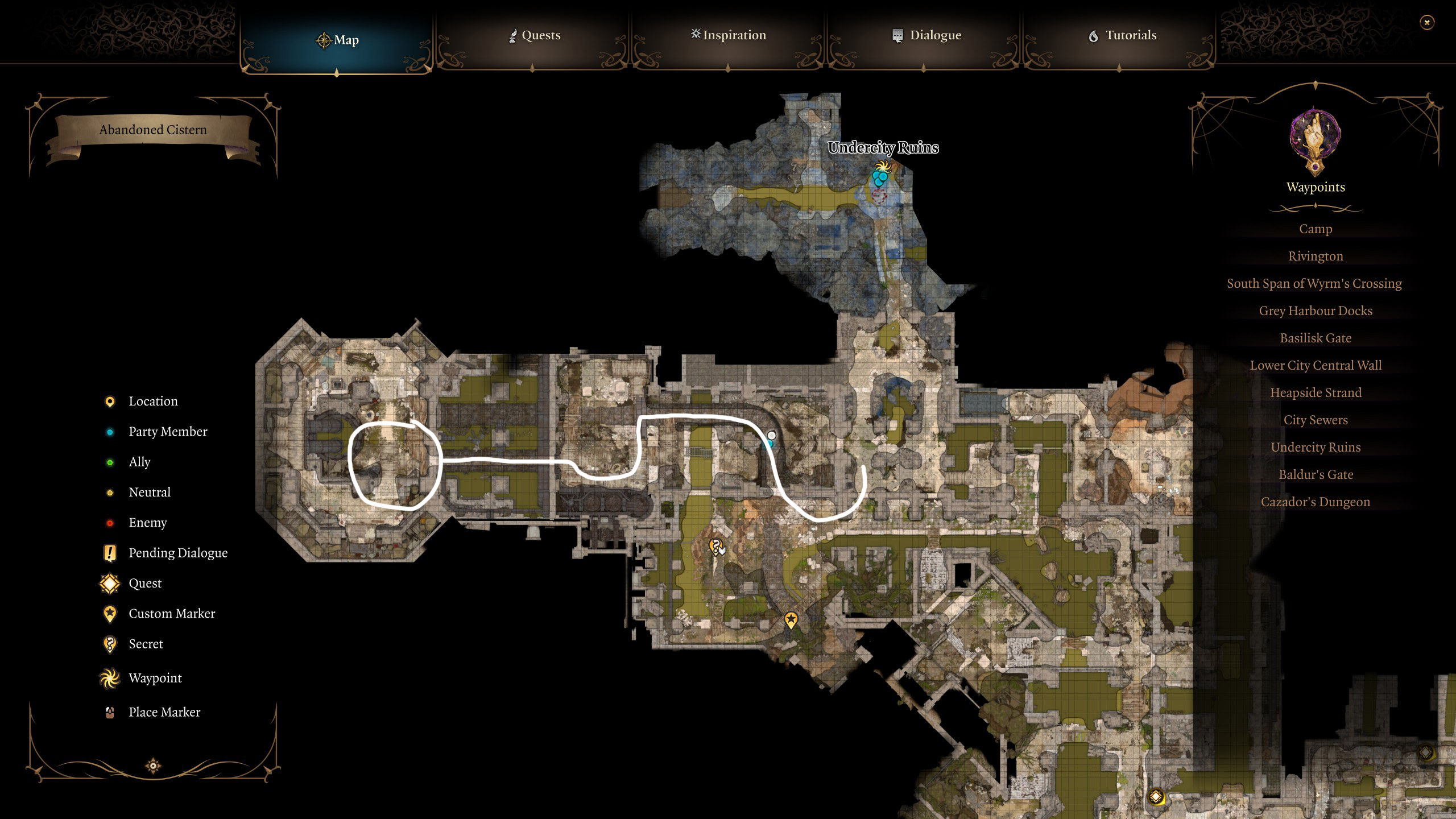Click the Waypoint legend icon
Image resolution: width=1456 pixels, height=819 pixels.
[109, 678]
